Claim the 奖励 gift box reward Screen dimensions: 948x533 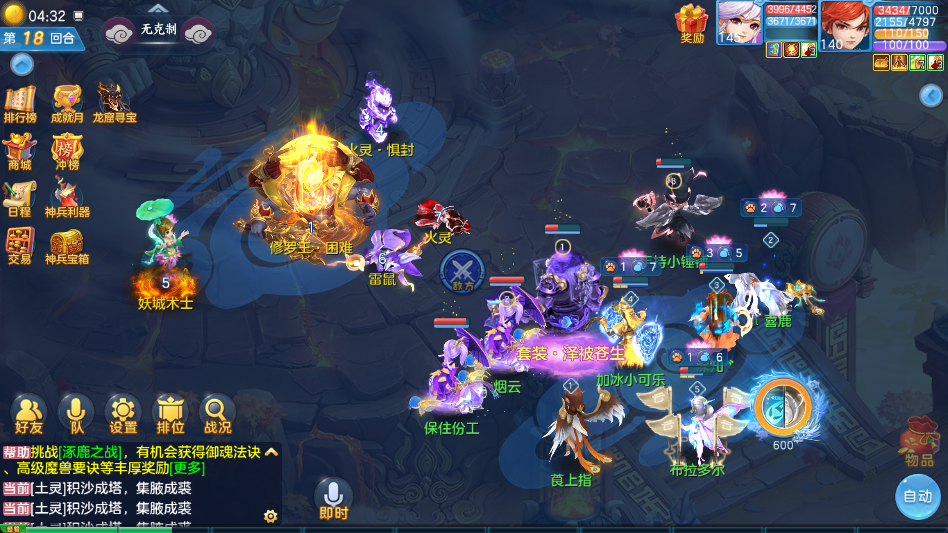(692, 23)
